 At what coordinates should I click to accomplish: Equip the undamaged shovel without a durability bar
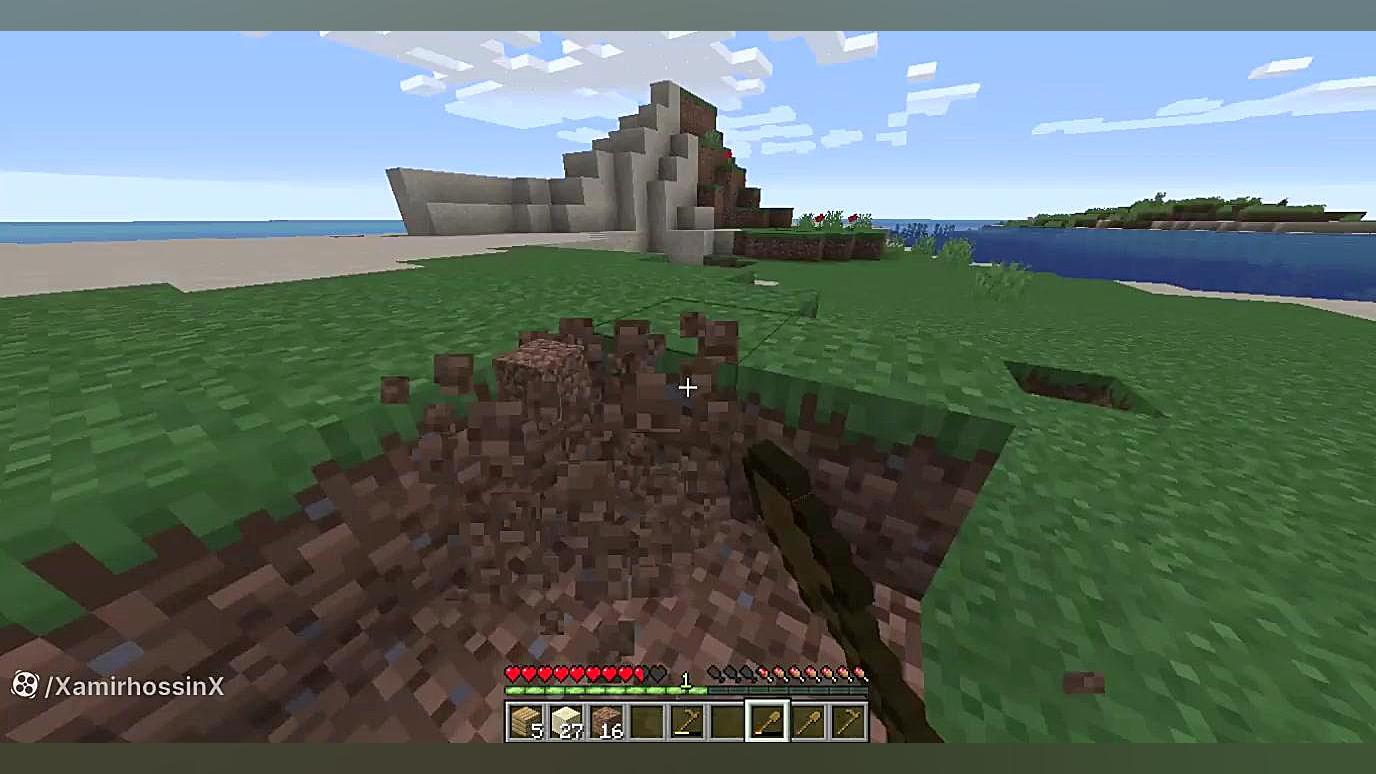point(808,721)
